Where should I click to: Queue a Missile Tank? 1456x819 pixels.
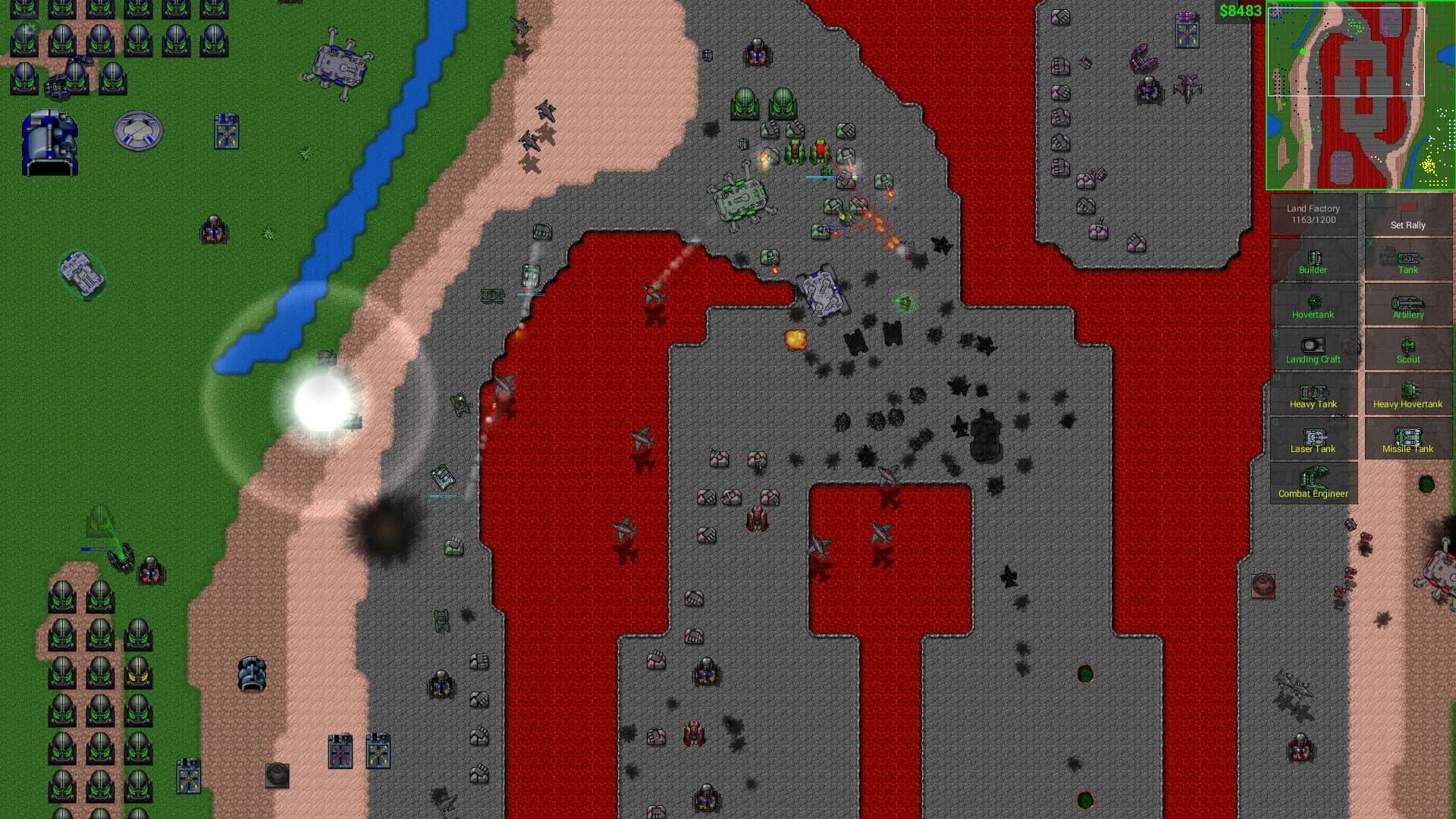[x=1407, y=438]
